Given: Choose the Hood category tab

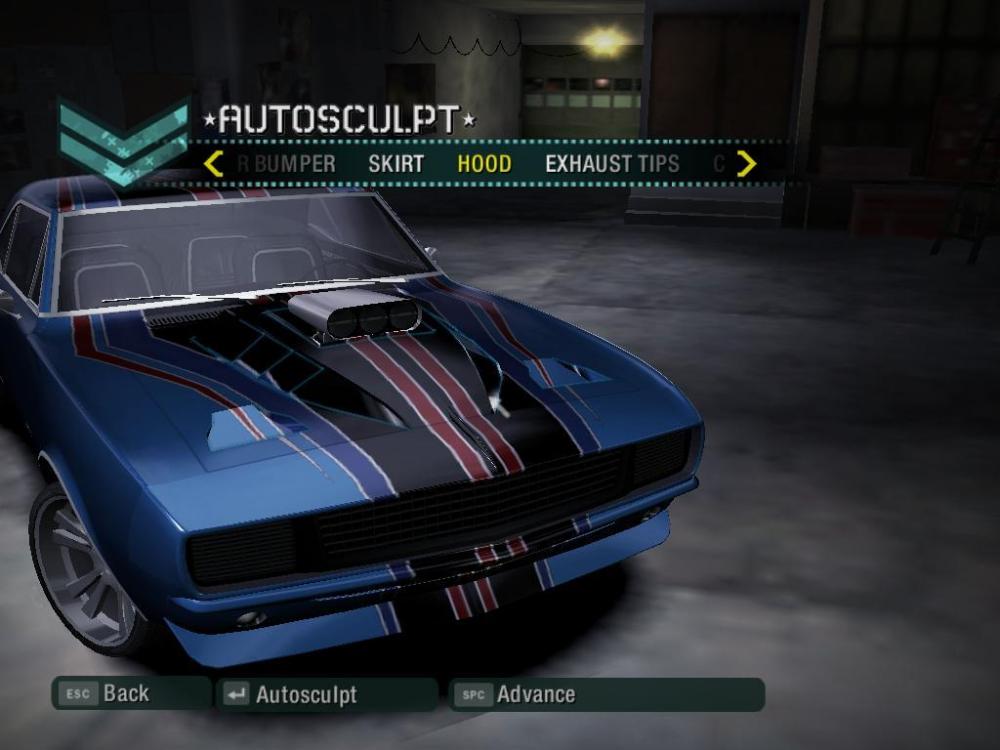Looking at the screenshot, I should (484, 164).
